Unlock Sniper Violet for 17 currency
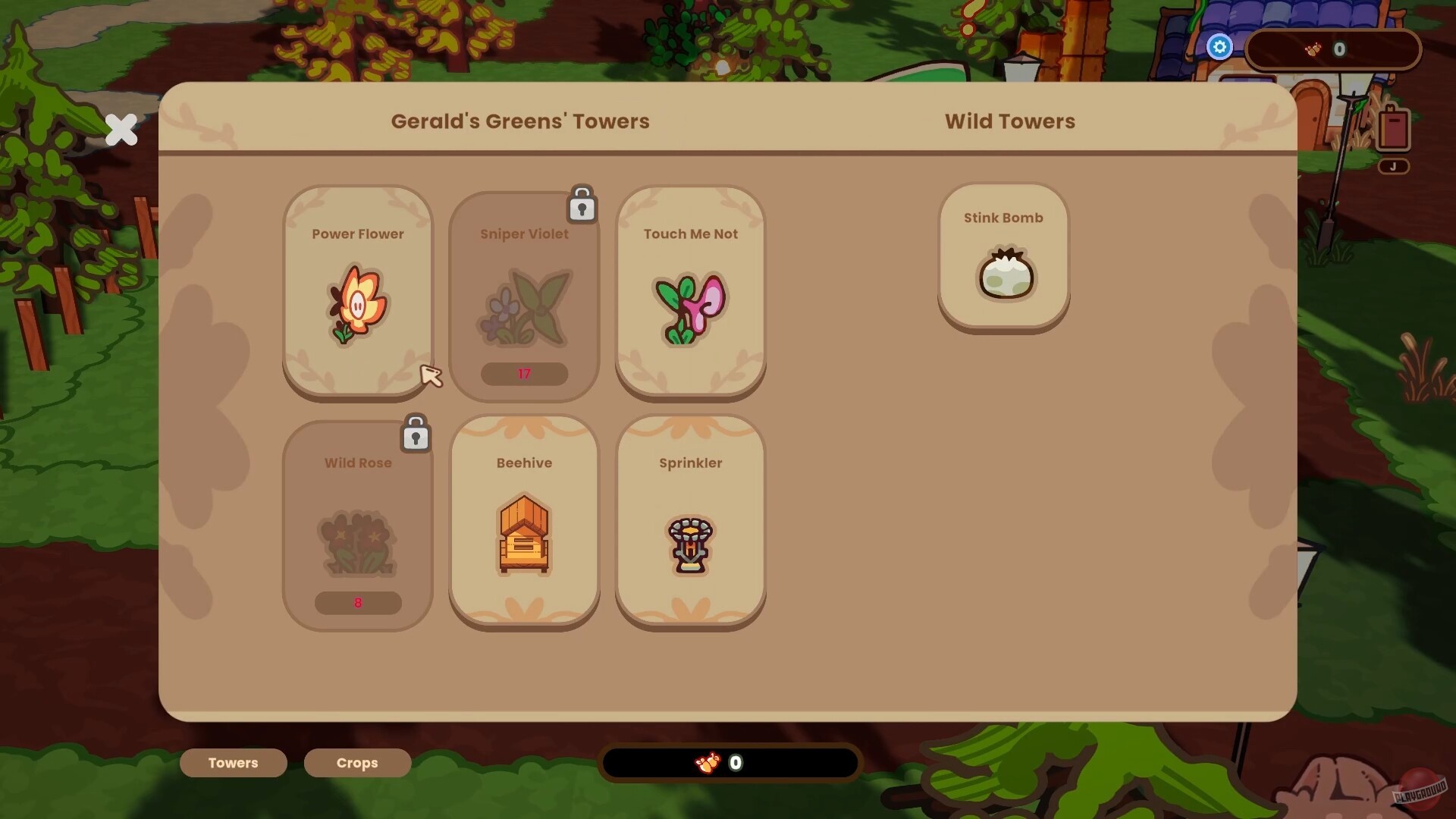The image size is (1456, 819). tap(523, 373)
